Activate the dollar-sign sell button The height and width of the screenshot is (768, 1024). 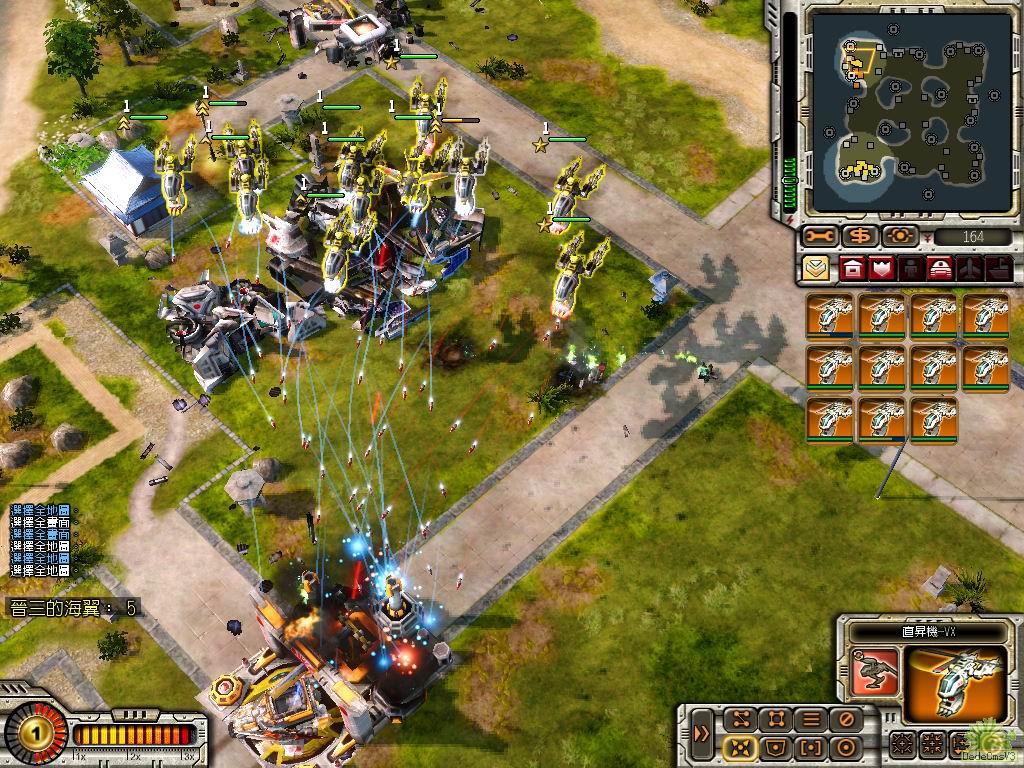point(859,237)
